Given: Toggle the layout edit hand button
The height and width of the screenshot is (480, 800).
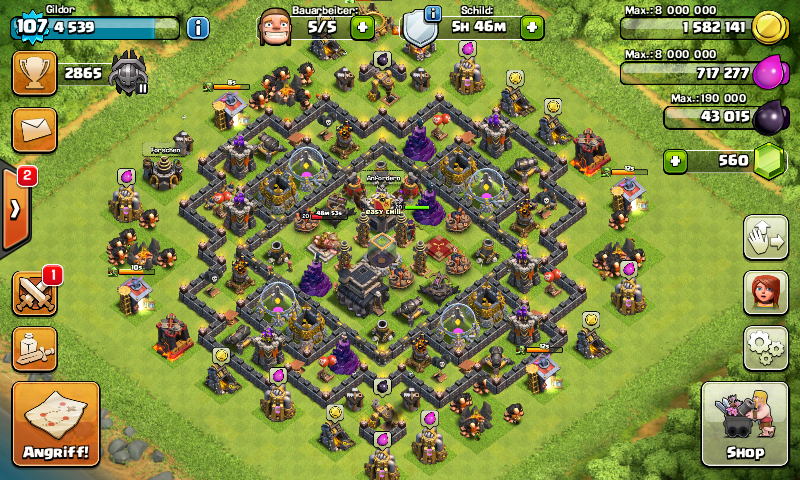Looking at the screenshot, I should click(765, 237).
